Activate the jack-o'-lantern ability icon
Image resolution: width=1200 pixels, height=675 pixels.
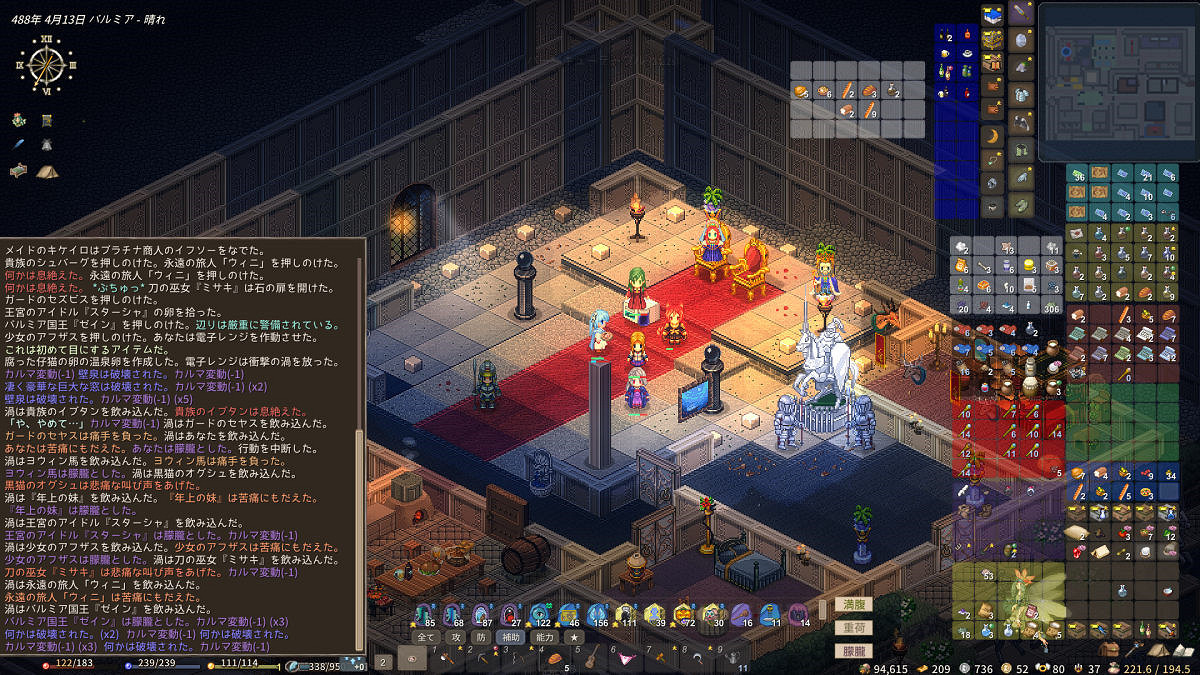pyautogui.click(x=684, y=614)
